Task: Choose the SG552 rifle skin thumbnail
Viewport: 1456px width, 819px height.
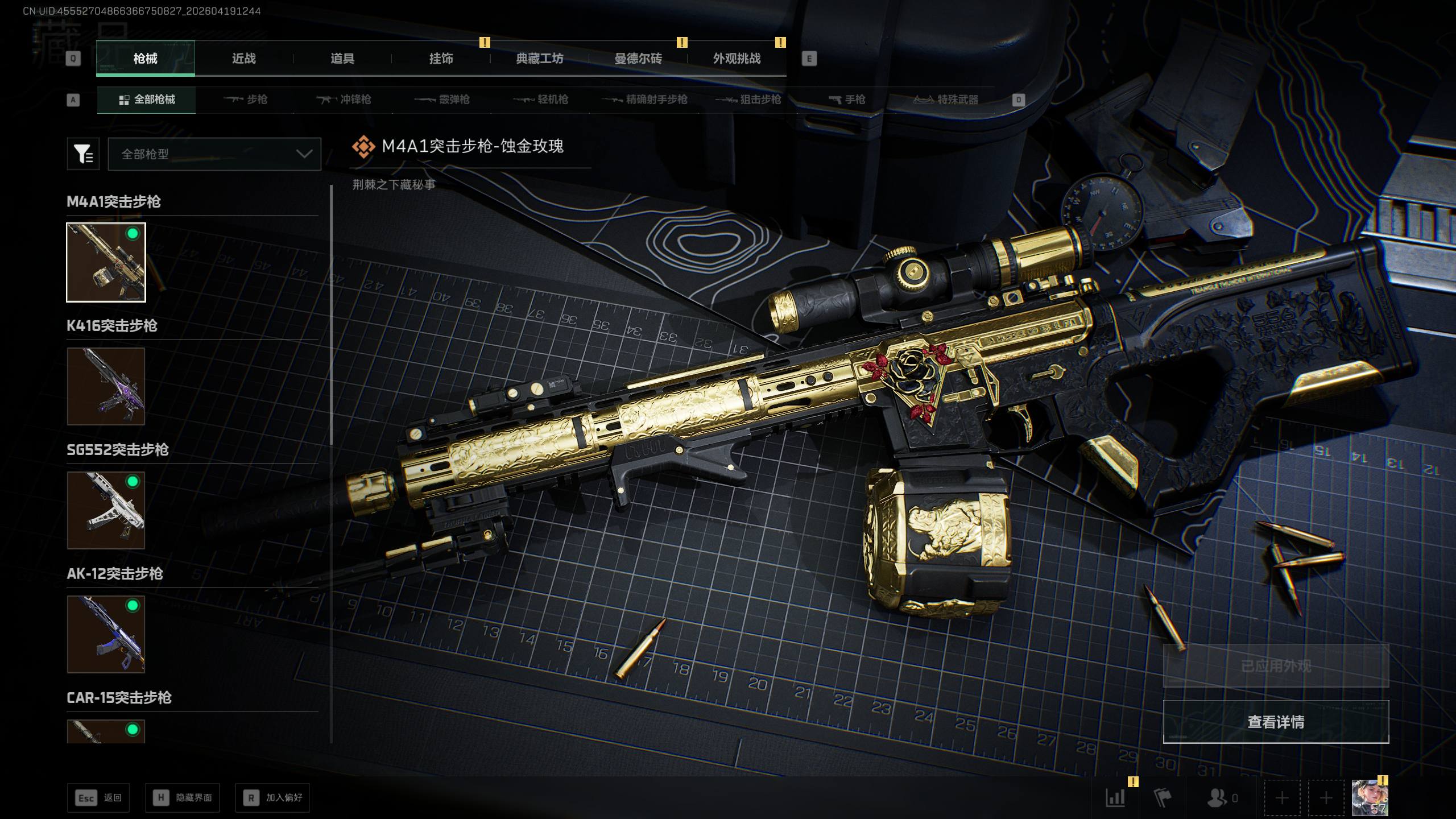Action: click(x=106, y=511)
